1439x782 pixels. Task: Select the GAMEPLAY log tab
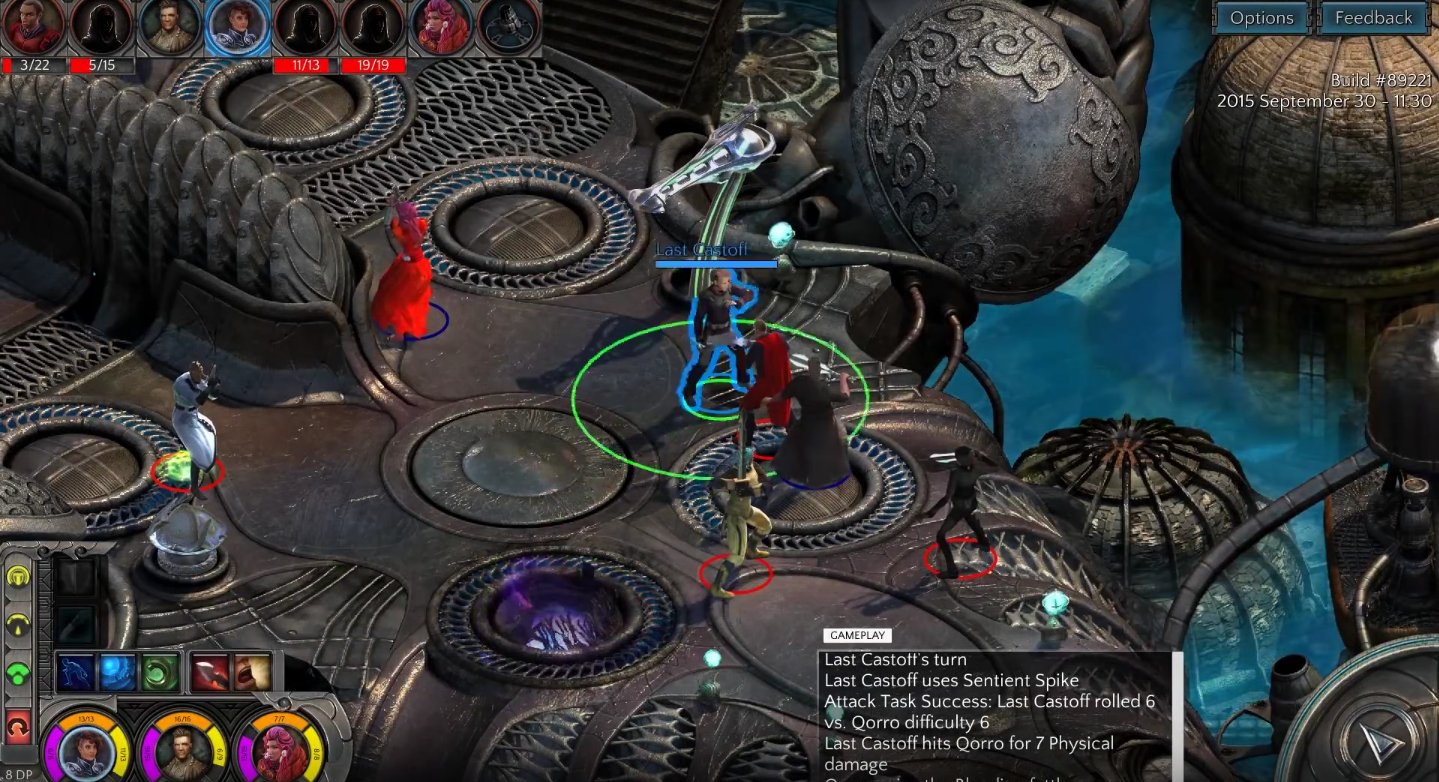point(857,635)
